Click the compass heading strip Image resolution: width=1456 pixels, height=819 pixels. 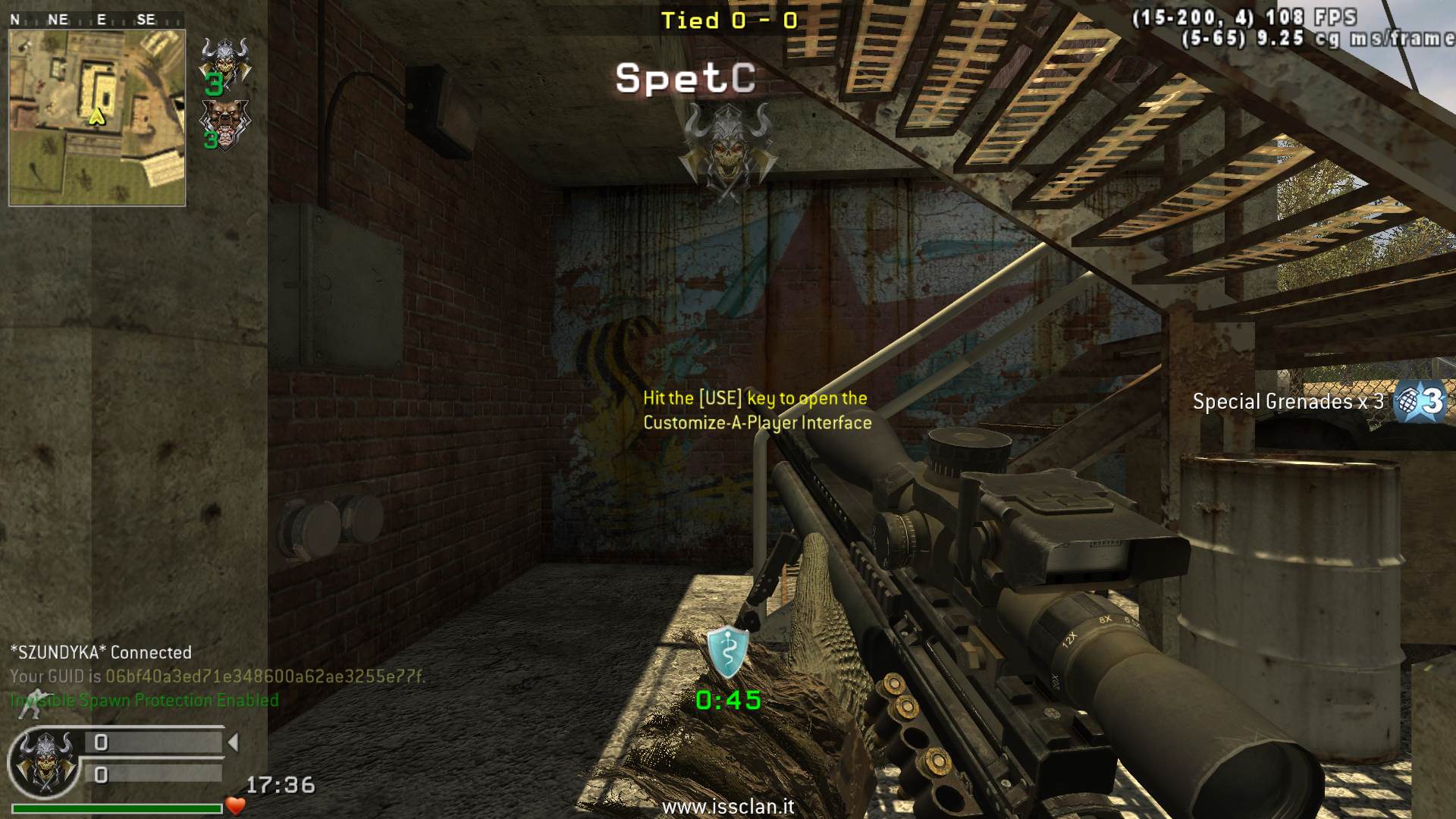coord(96,20)
